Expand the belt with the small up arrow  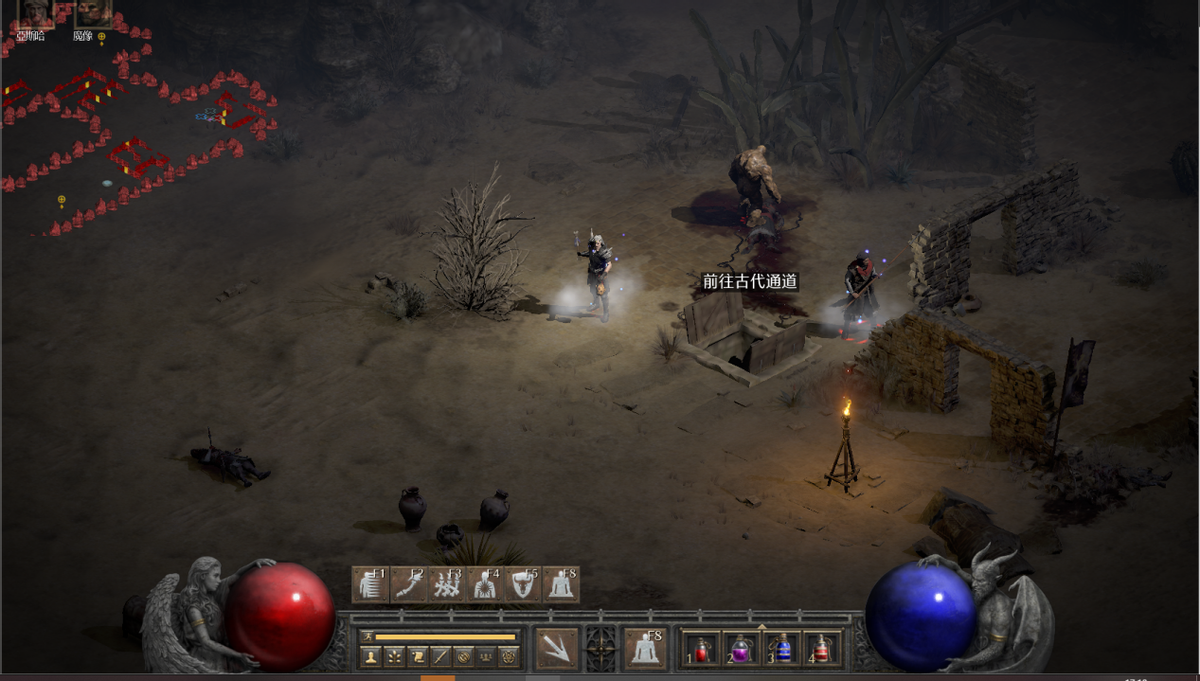(x=762, y=627)
